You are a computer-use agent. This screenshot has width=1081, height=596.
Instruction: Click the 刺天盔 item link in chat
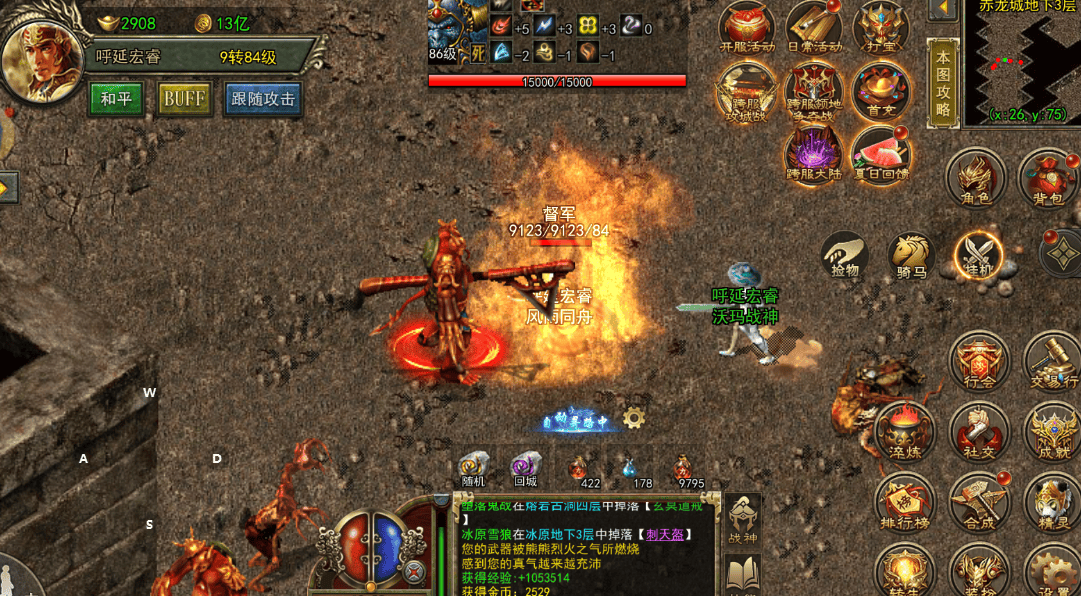(665, 535)
